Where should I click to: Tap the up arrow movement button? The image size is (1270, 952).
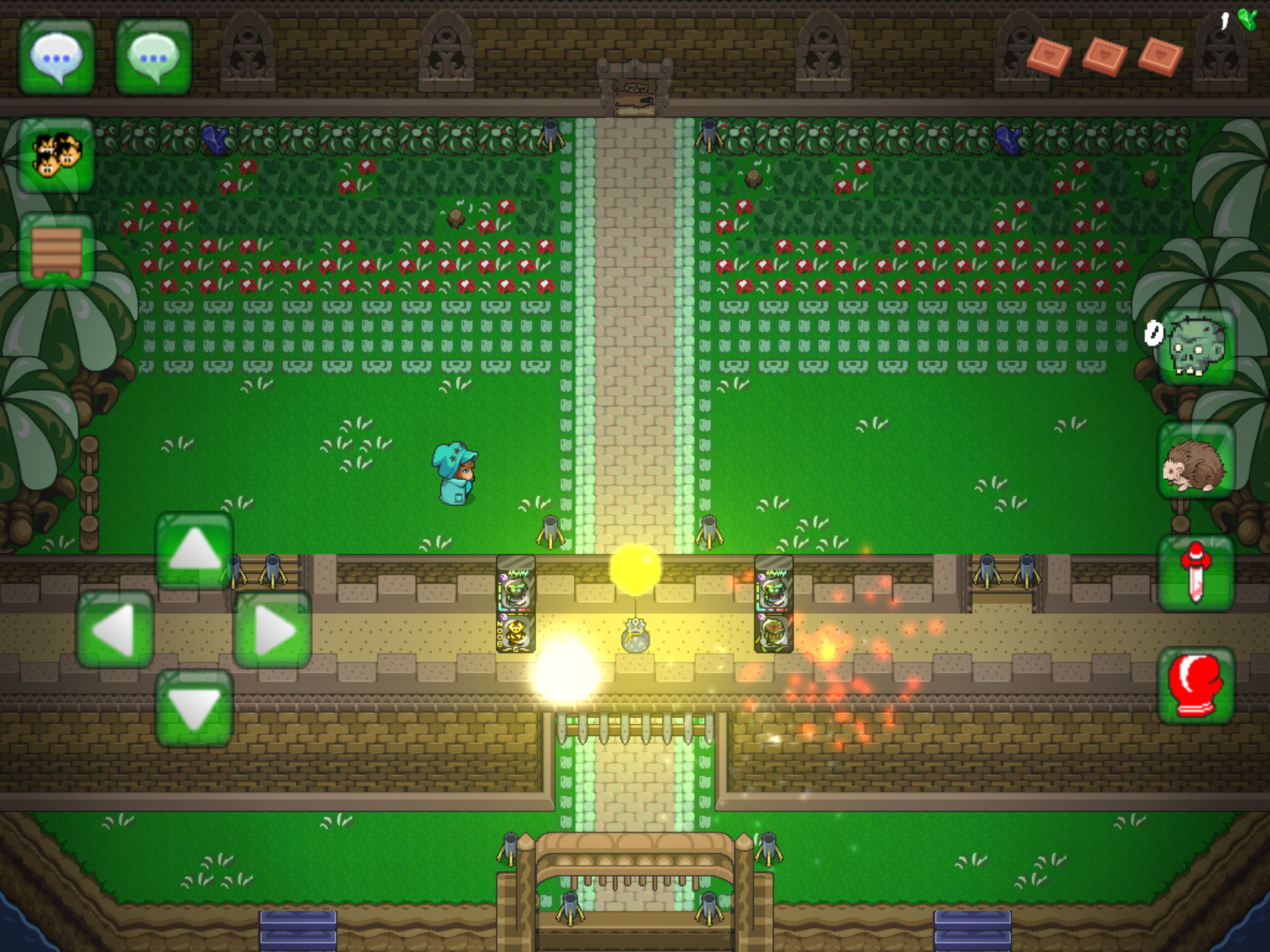pyautogui.click(x=194, y=550)
